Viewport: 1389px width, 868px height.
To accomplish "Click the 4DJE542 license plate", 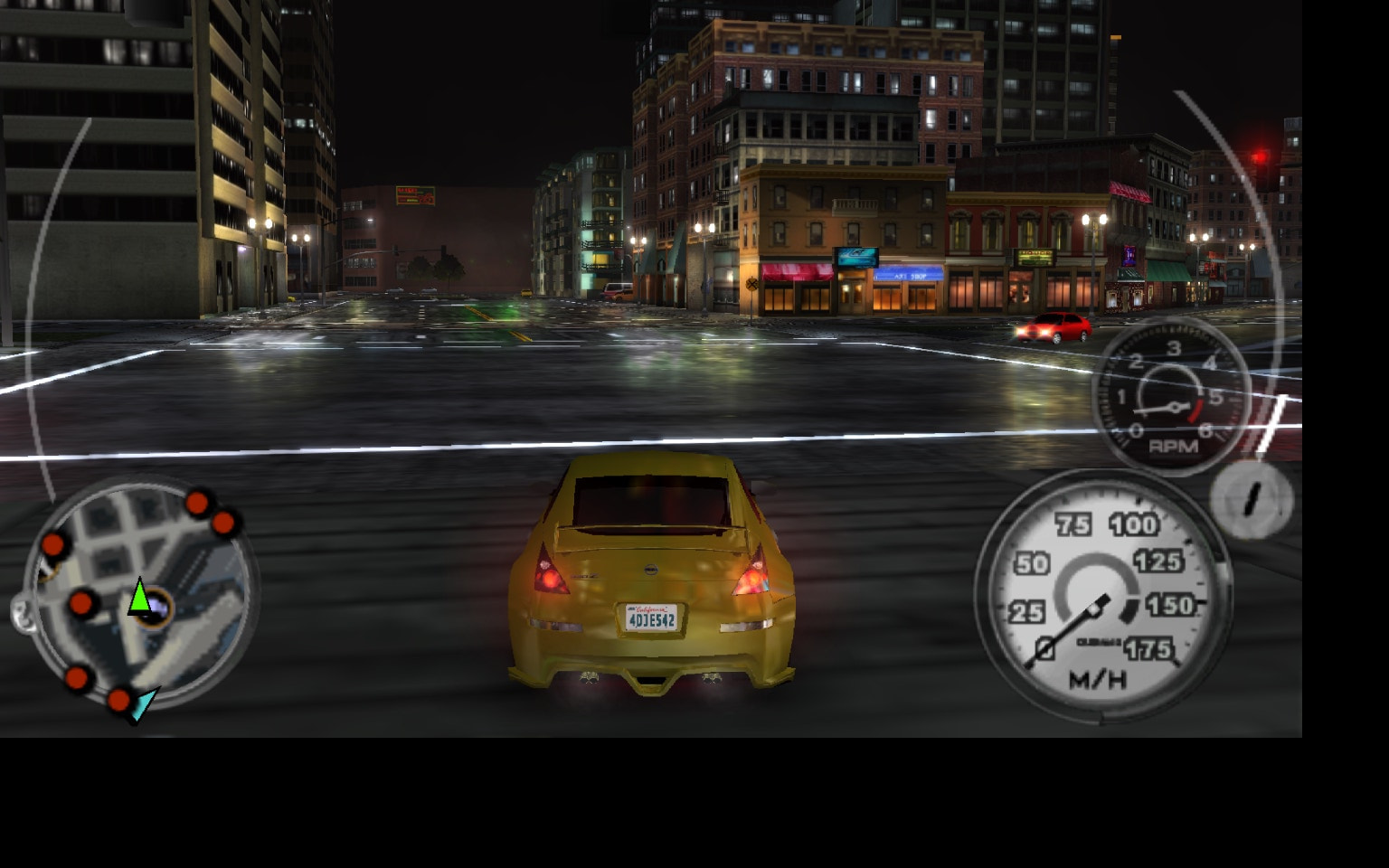I will (650, 618).
